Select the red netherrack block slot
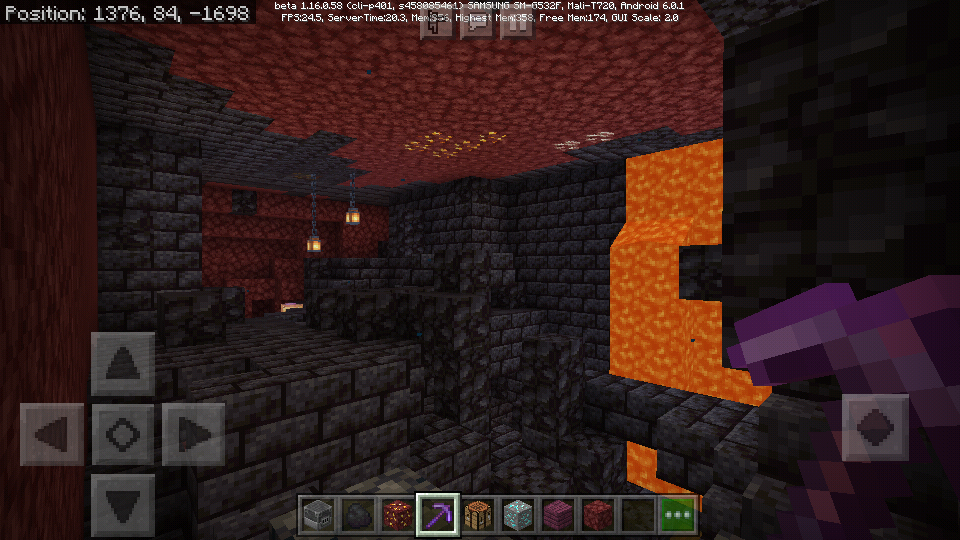The image size is (960, 540). coord(598,515)
